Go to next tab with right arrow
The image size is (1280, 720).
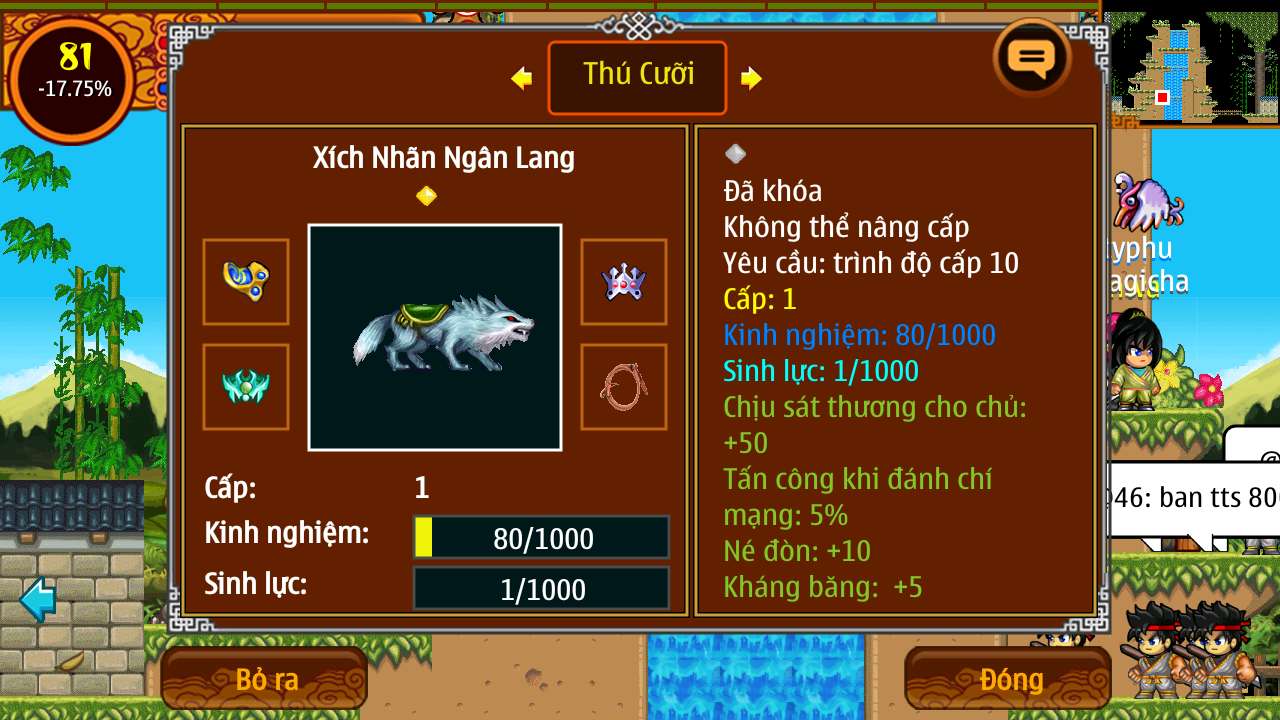click(752, 78)
